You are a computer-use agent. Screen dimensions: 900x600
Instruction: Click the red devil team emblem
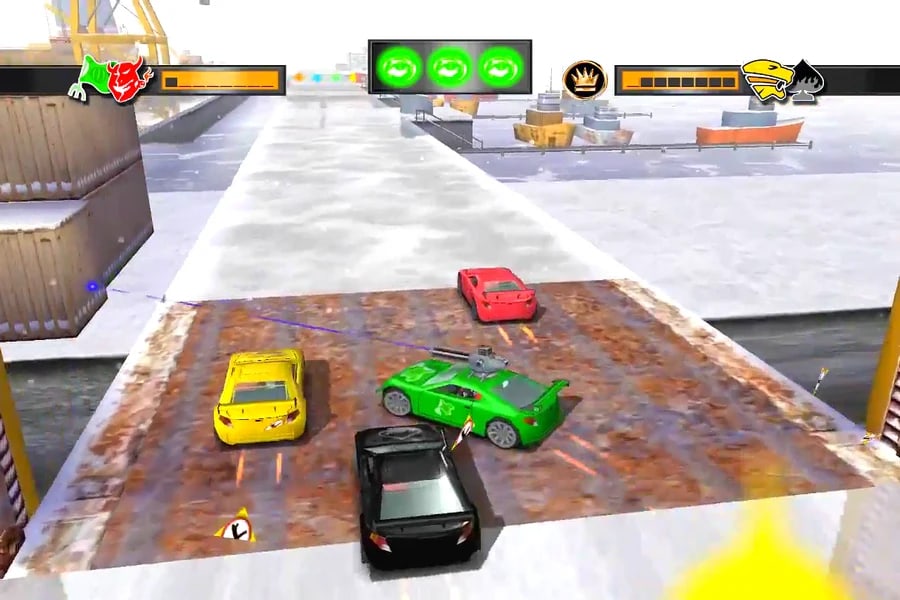[x=129, y=80]
